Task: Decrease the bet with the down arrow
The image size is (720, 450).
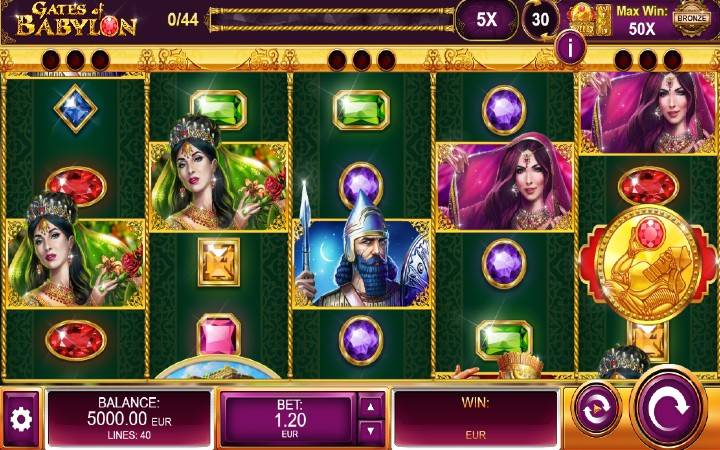Action: tap(370, 431)
